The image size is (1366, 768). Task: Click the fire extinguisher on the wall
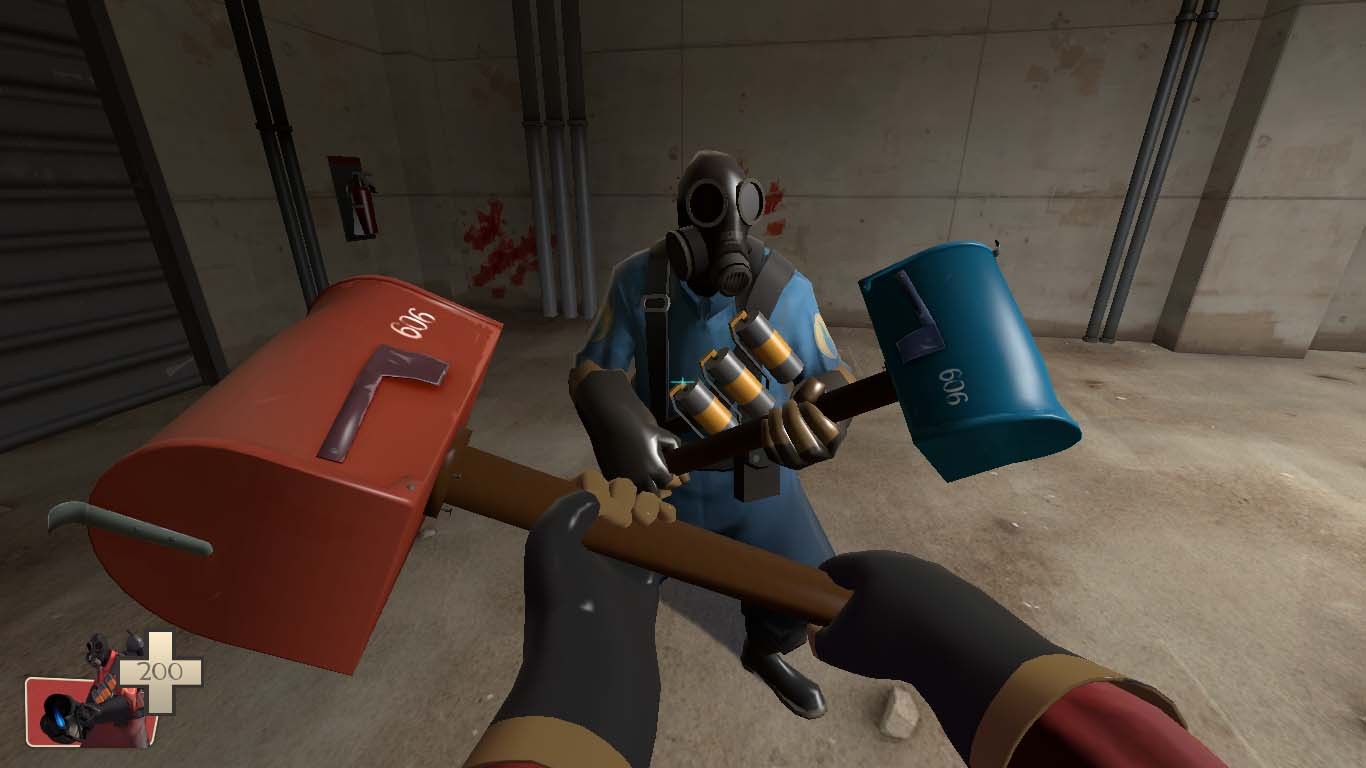(x=364, y=203)
